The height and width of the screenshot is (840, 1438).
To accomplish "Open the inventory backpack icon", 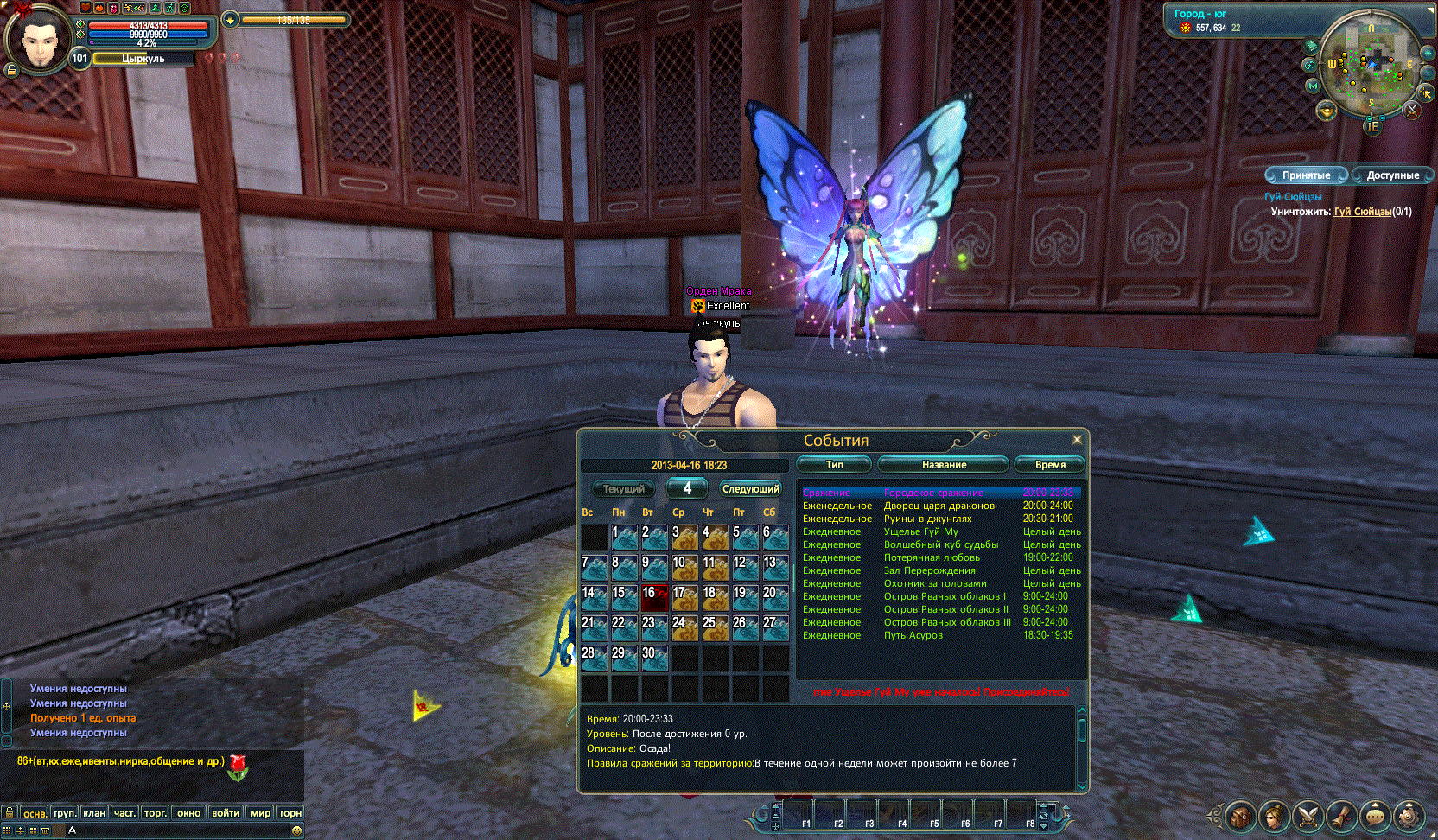I will (1240, 816).
